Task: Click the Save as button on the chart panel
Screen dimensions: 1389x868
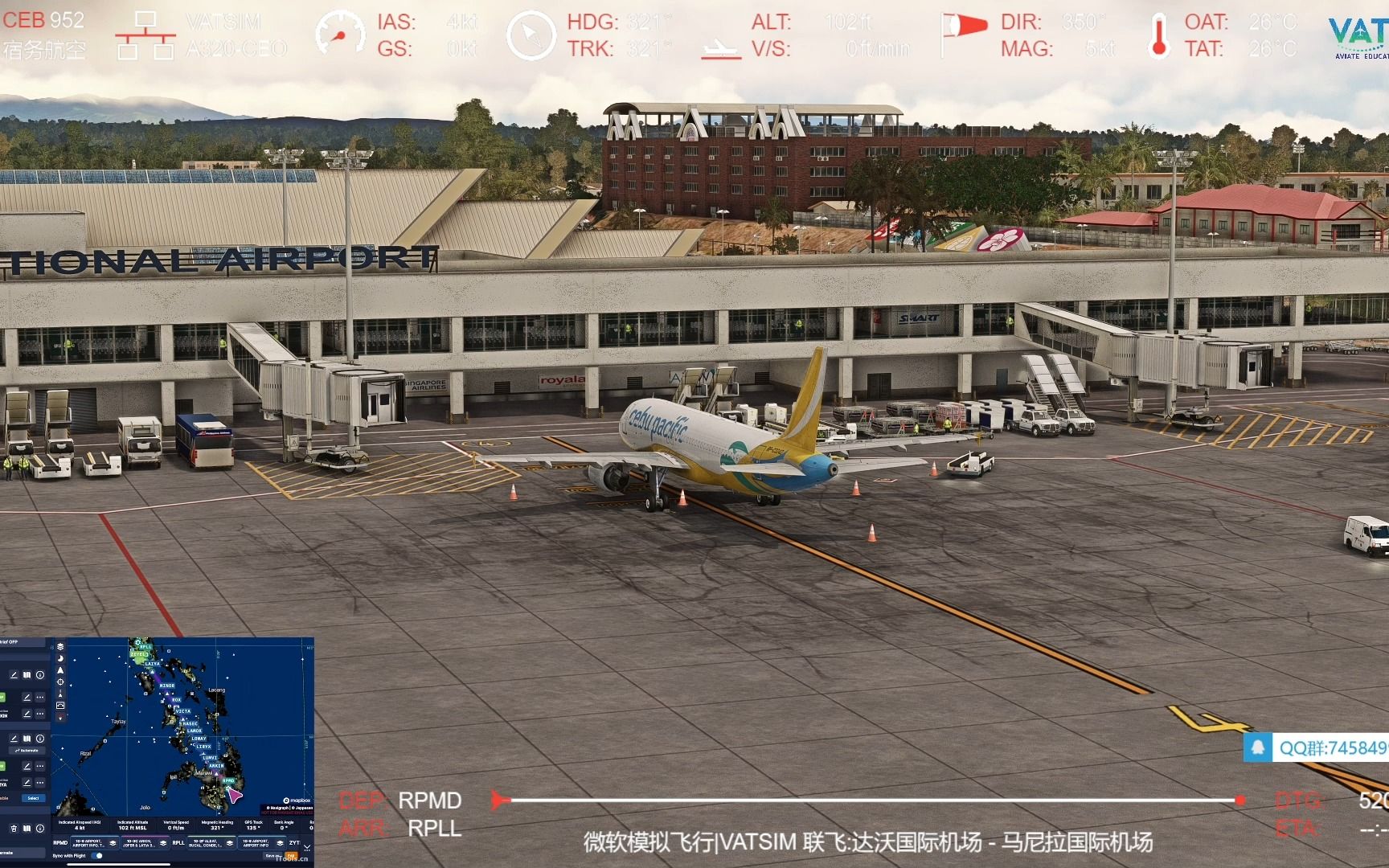Action: 272,856
